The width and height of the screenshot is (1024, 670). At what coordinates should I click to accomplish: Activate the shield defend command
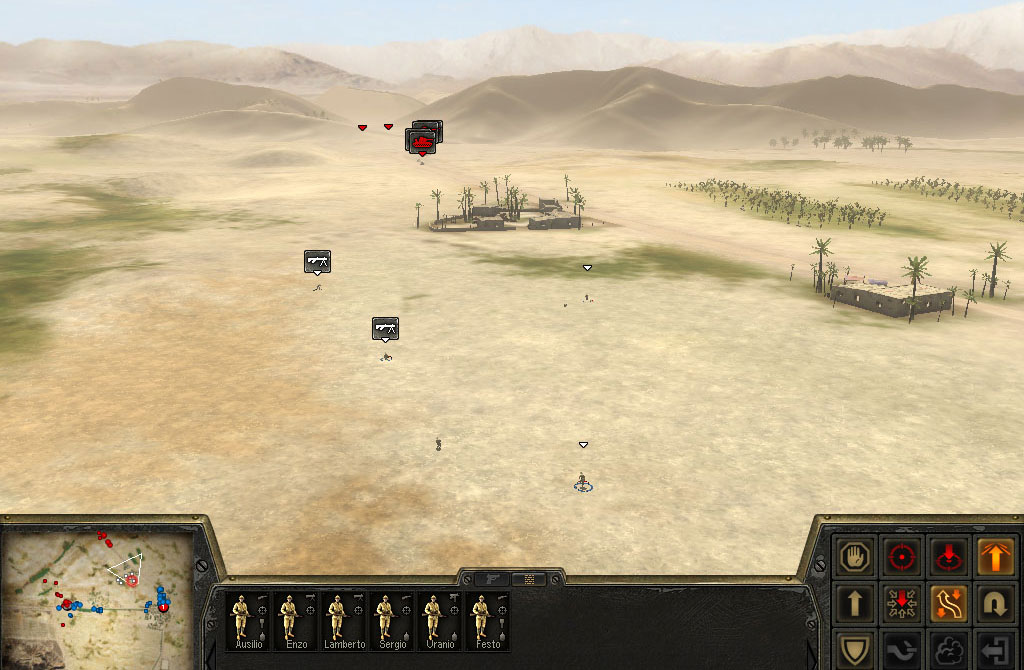click(x=855, y=650)
